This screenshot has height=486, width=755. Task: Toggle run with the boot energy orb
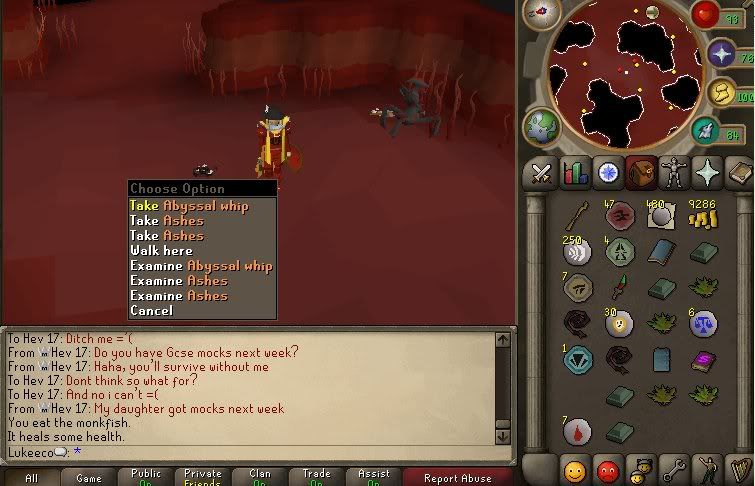[707, 131]
